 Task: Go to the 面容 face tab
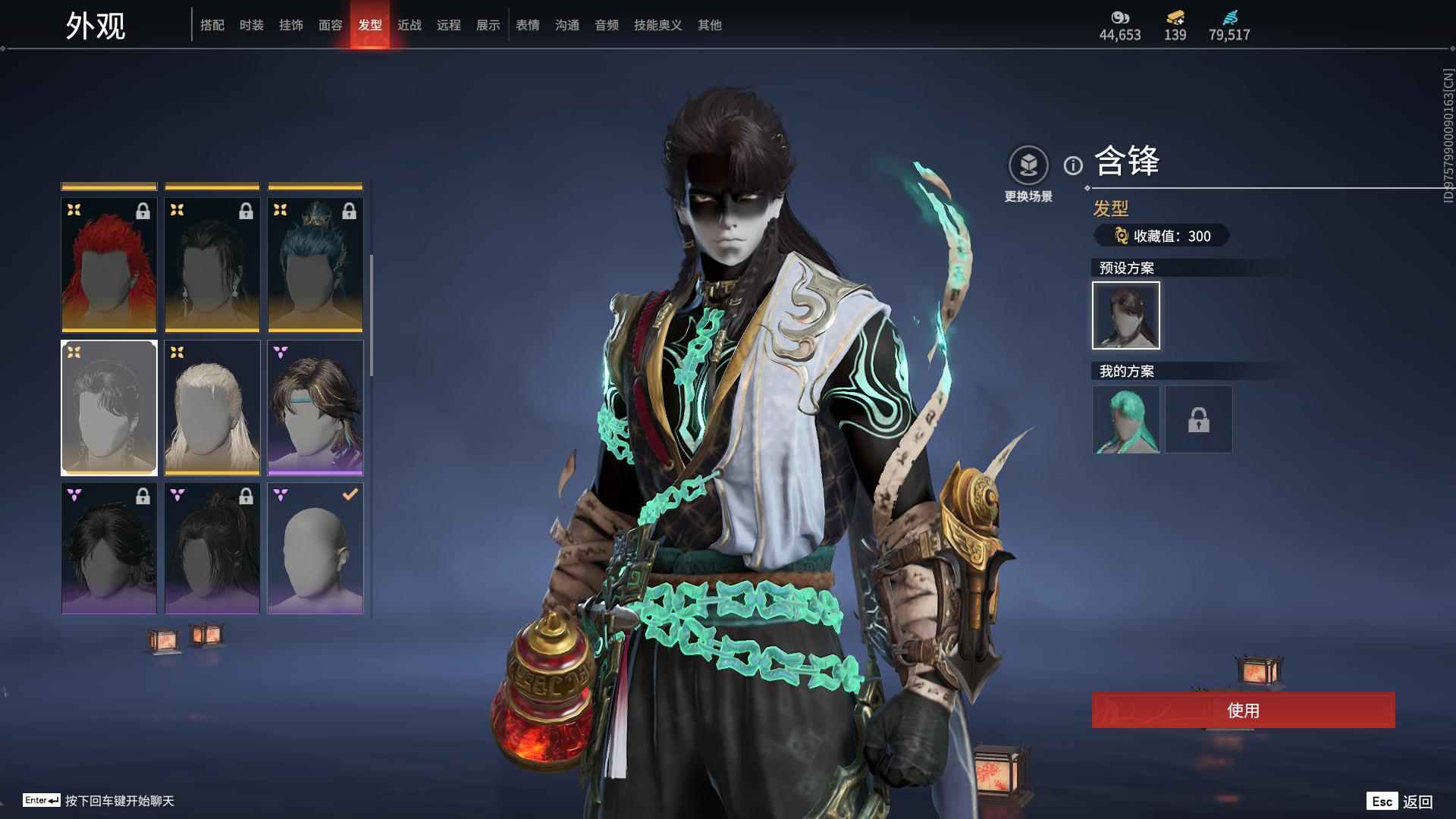(331, 25)
